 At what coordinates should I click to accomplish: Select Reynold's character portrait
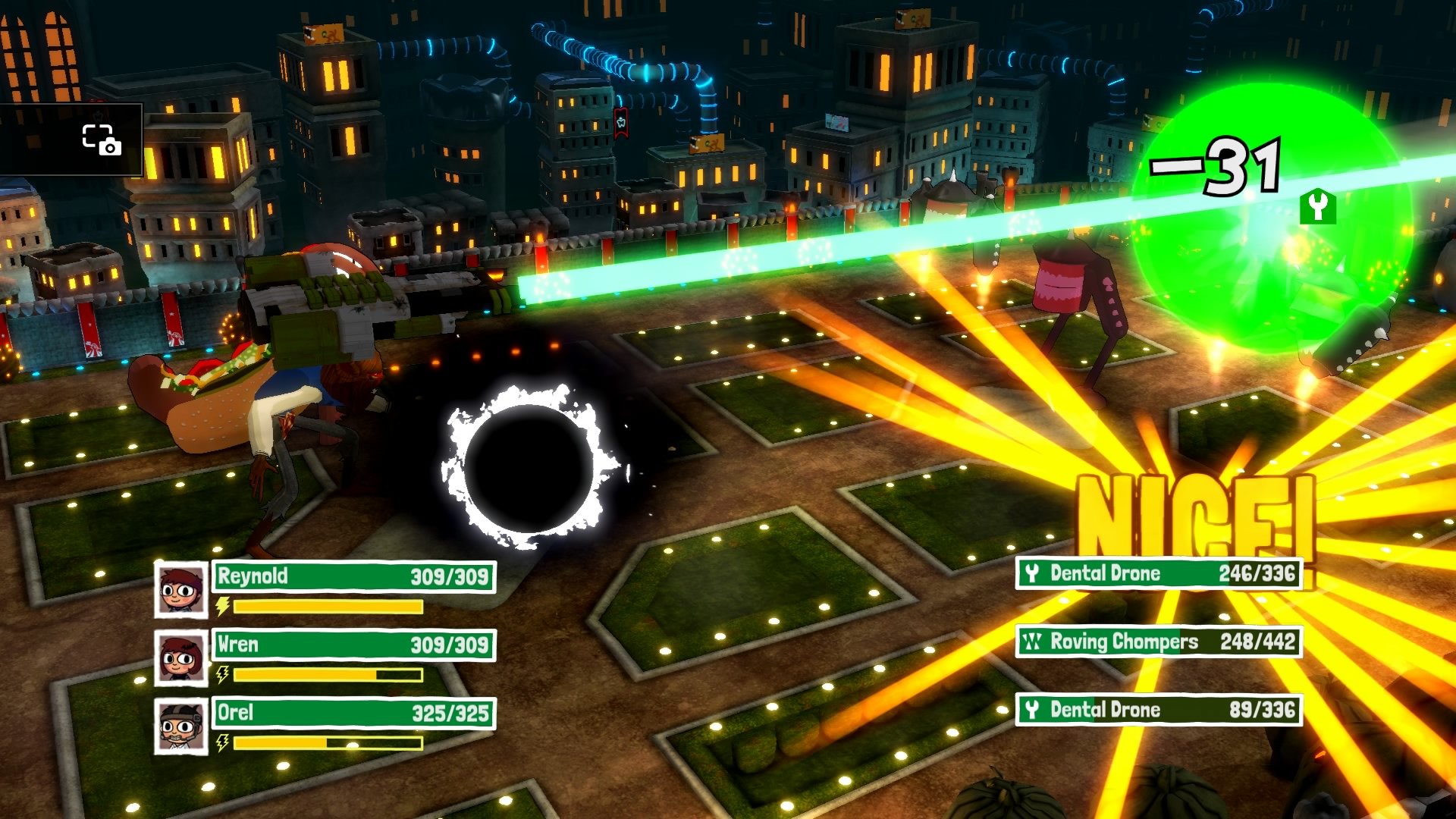tap(181, 589)
